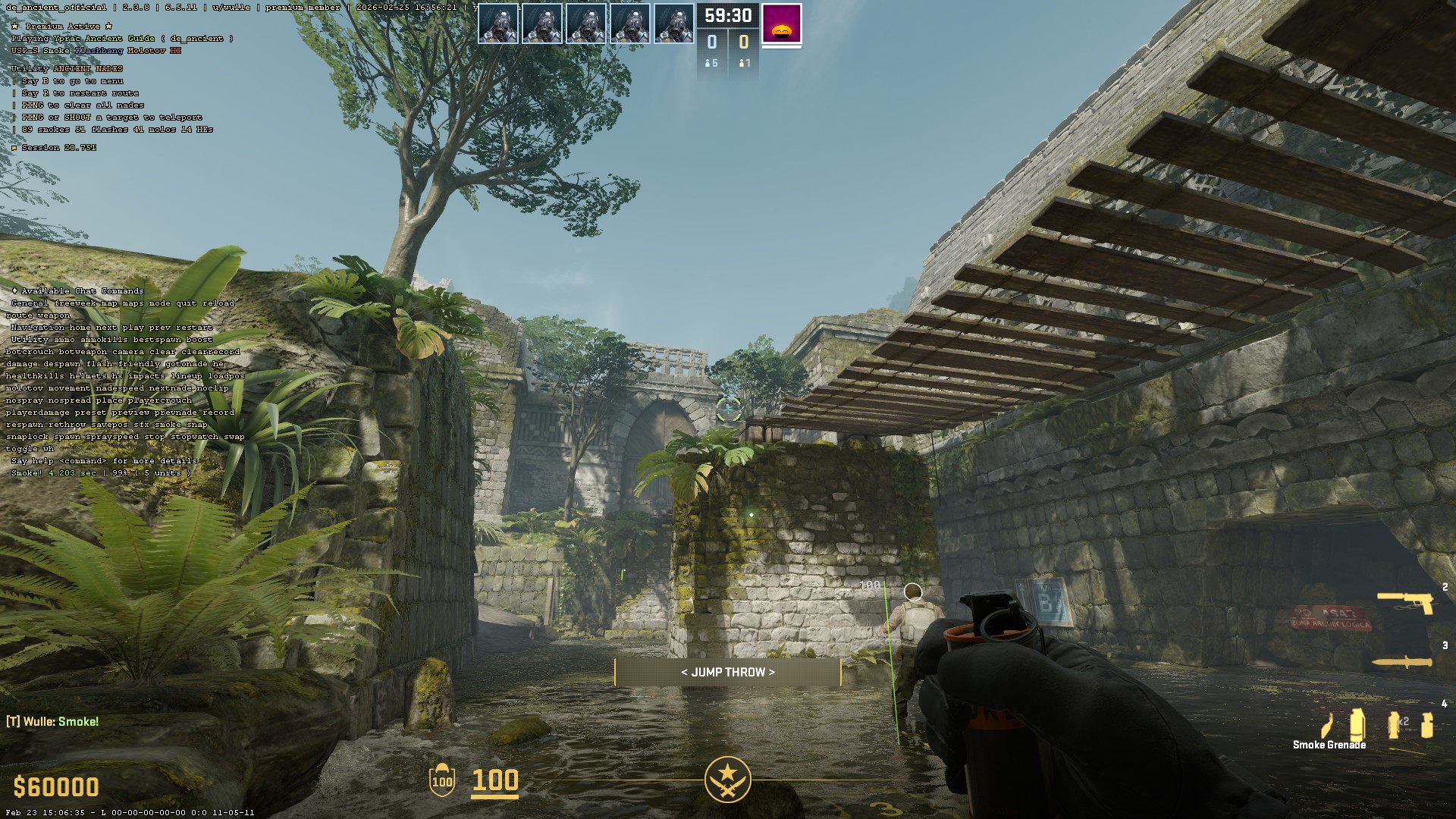The width and height of the screenshot is (1456, 819).
Task: Expand the Utility ANCIENT NADES section
Action: click(x=67, y=67)
